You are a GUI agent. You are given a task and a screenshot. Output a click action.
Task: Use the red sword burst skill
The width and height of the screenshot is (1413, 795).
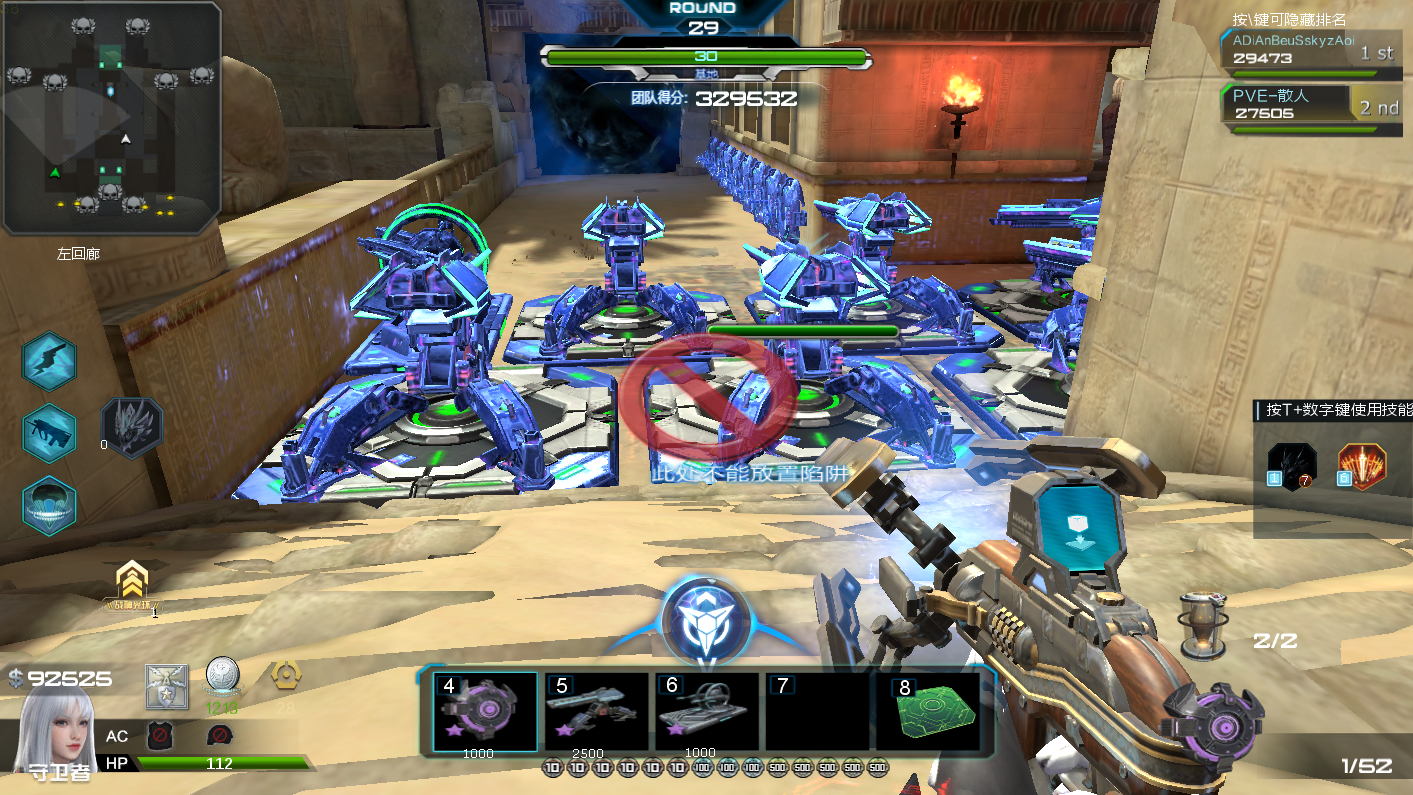click(x=1362, y=465)
